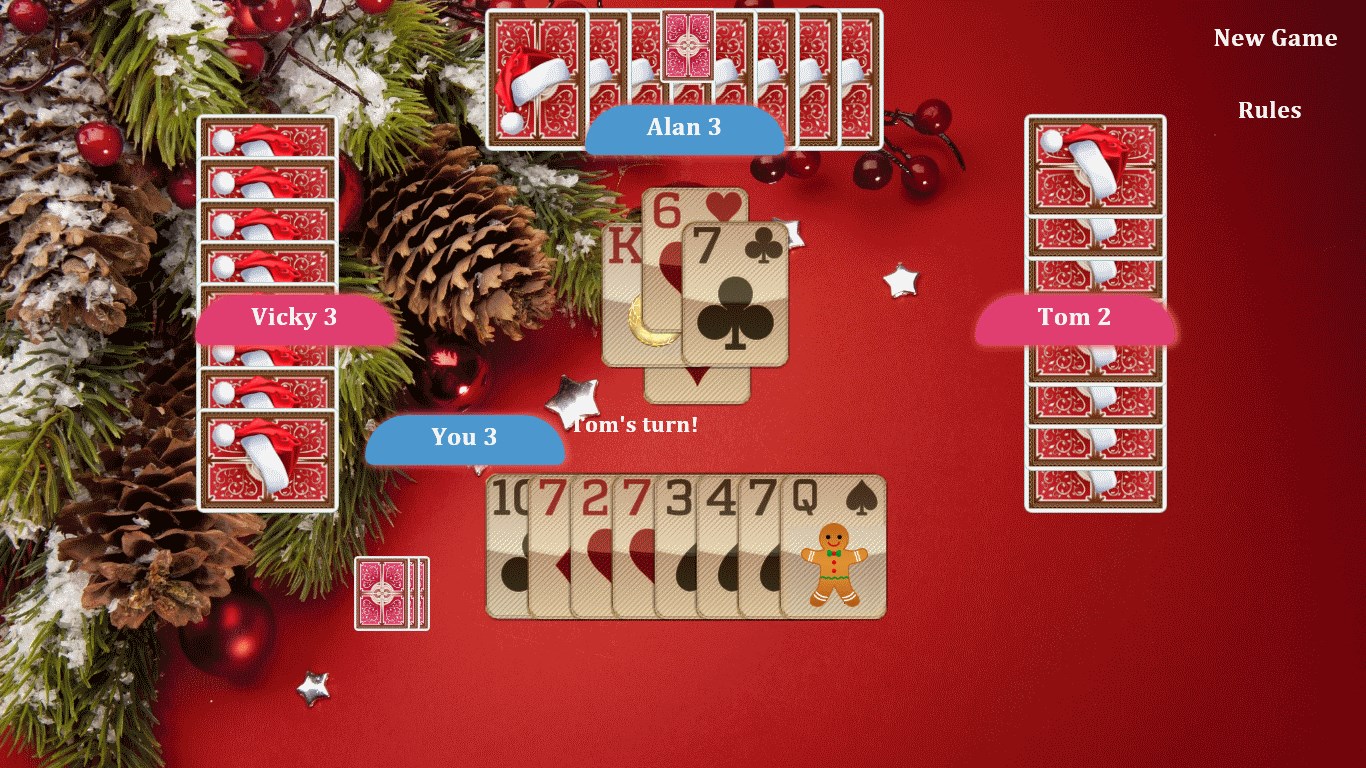This screenshot has height=768, width=1366.
Task: Start a New Game
Action: tap(1274, 38)
